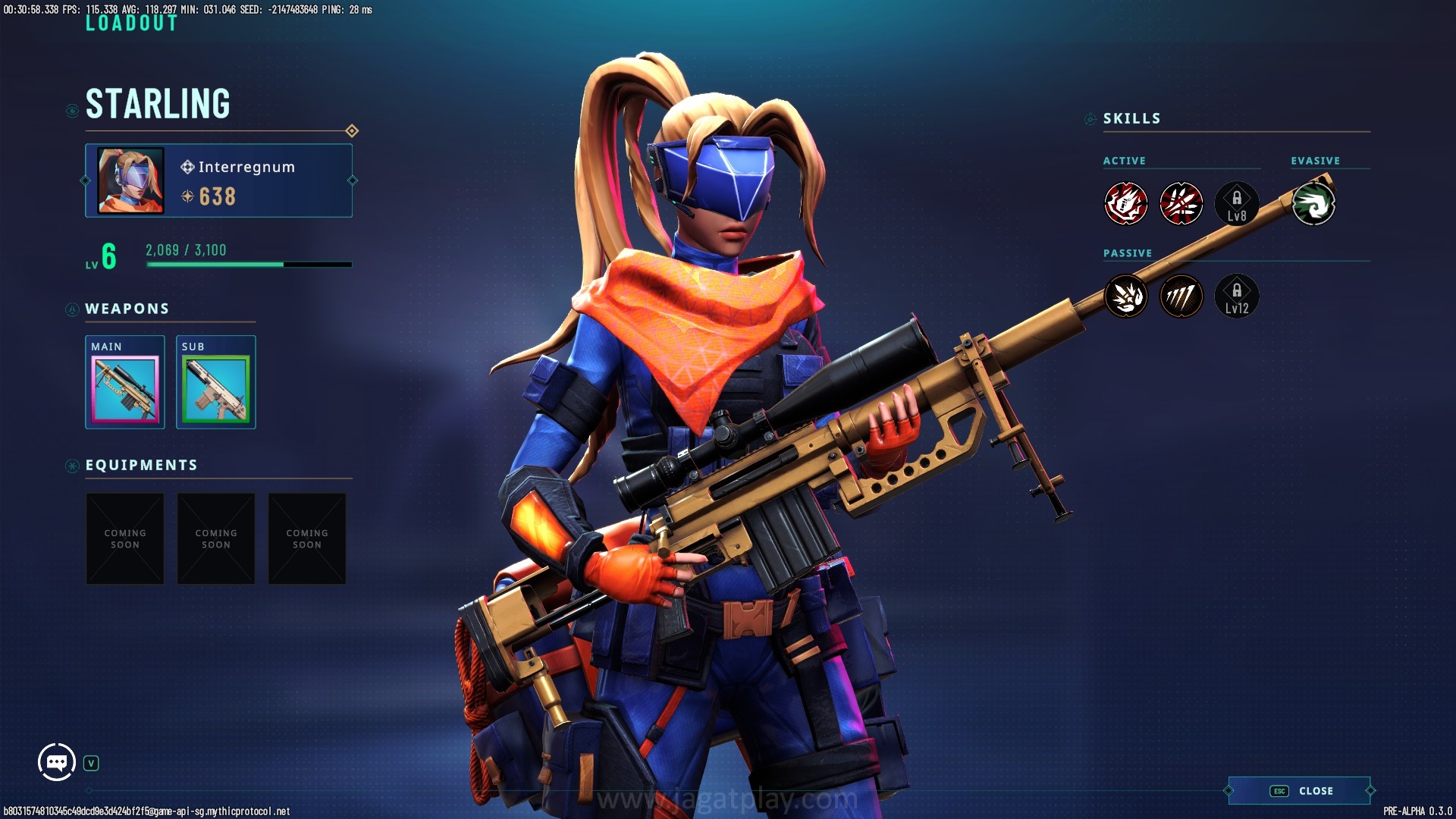Select the claw-marks passive skill icon
1456x819 pixels.
(x=1181, y=297)
